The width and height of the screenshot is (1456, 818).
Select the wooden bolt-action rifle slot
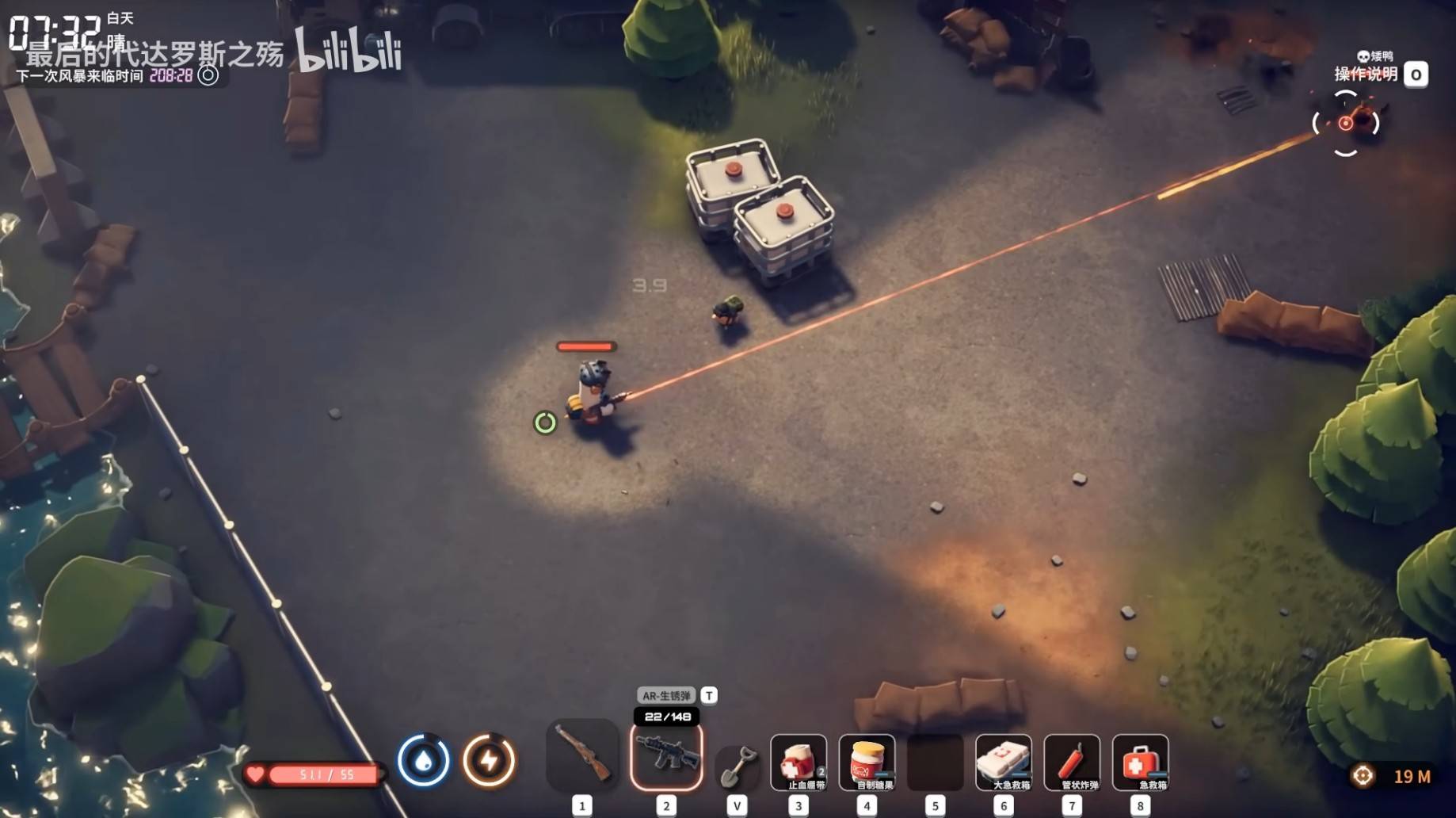[x=582, y=755]
